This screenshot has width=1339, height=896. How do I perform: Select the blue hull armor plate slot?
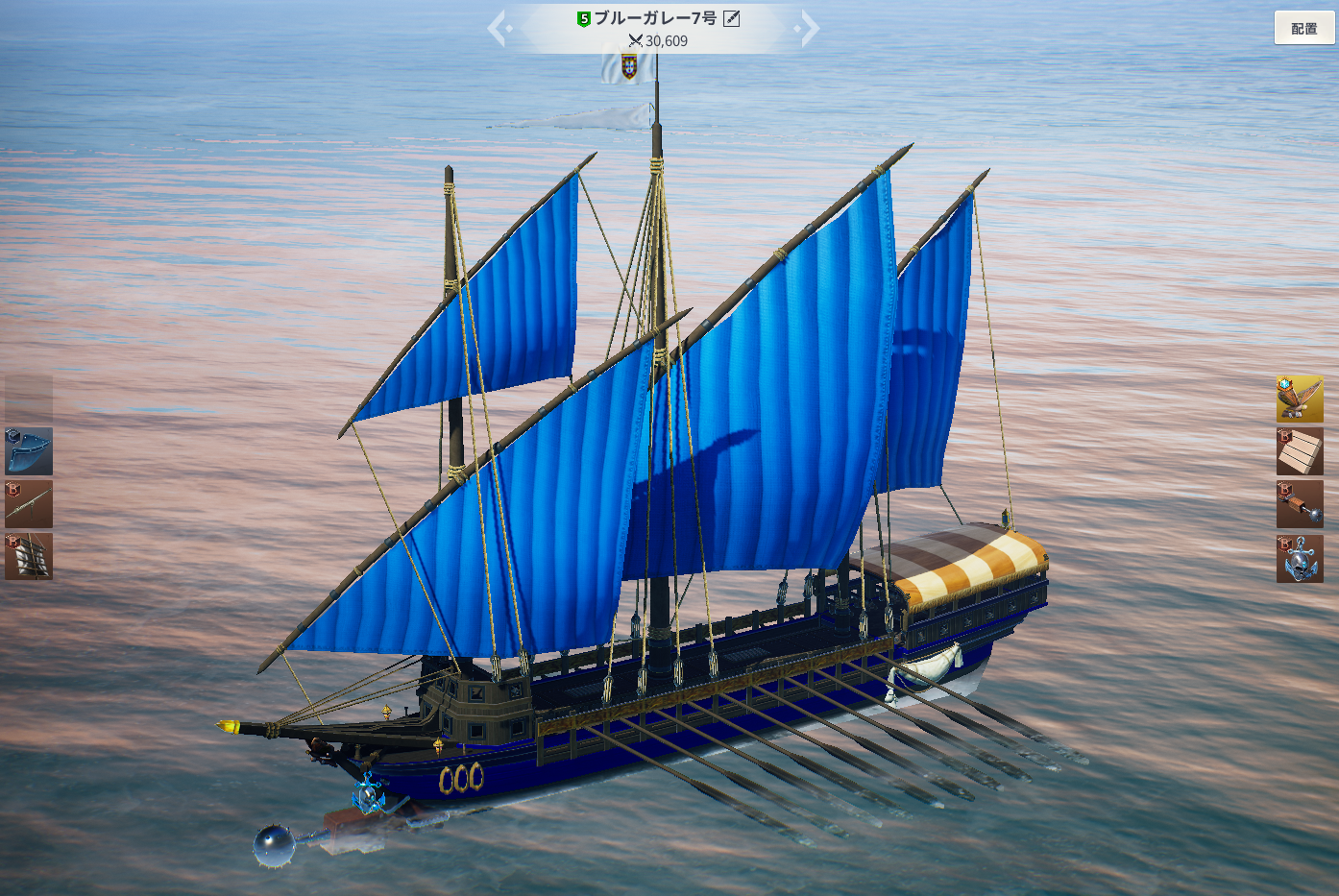[x=29, y=451]
